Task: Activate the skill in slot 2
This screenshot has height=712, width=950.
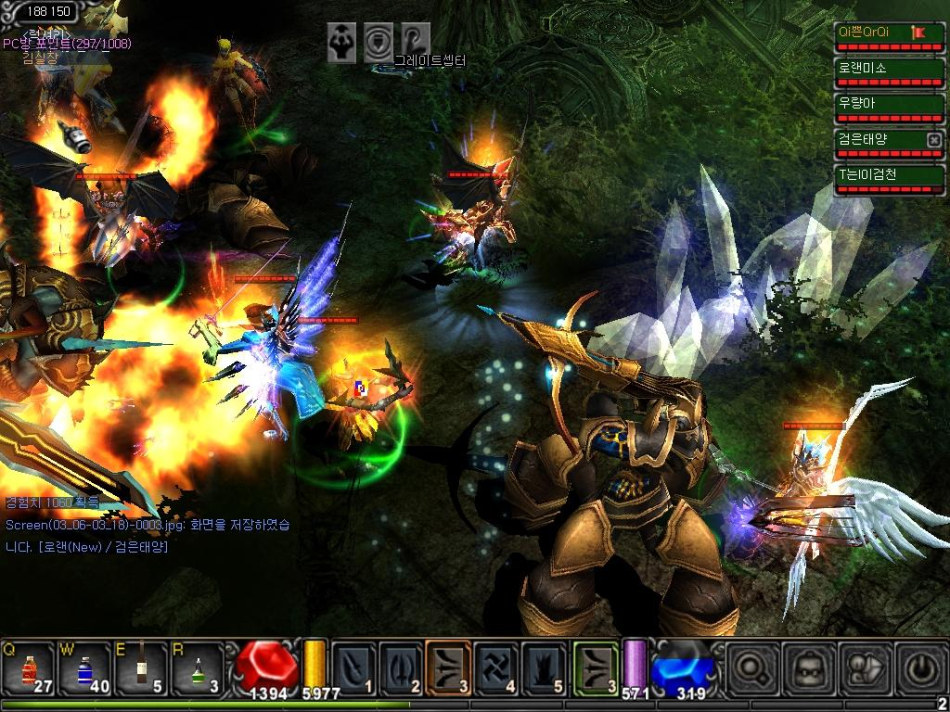Action: [402, 667]
